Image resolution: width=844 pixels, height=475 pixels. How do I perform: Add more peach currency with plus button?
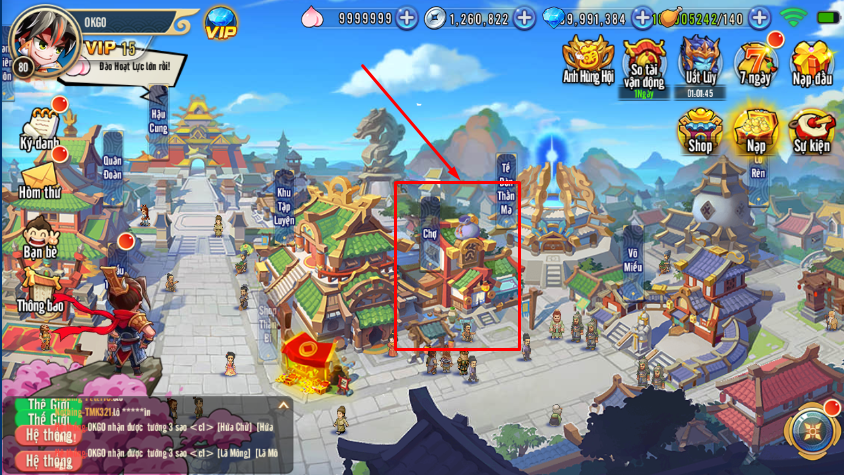pos(406,18)
